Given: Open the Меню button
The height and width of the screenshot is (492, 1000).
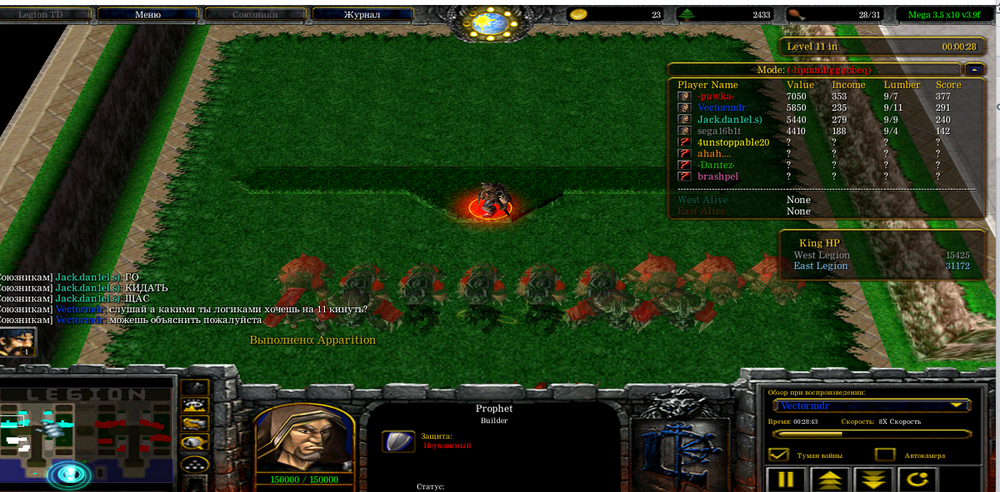Looking at the screenshot, I should (x=147, y=15).
